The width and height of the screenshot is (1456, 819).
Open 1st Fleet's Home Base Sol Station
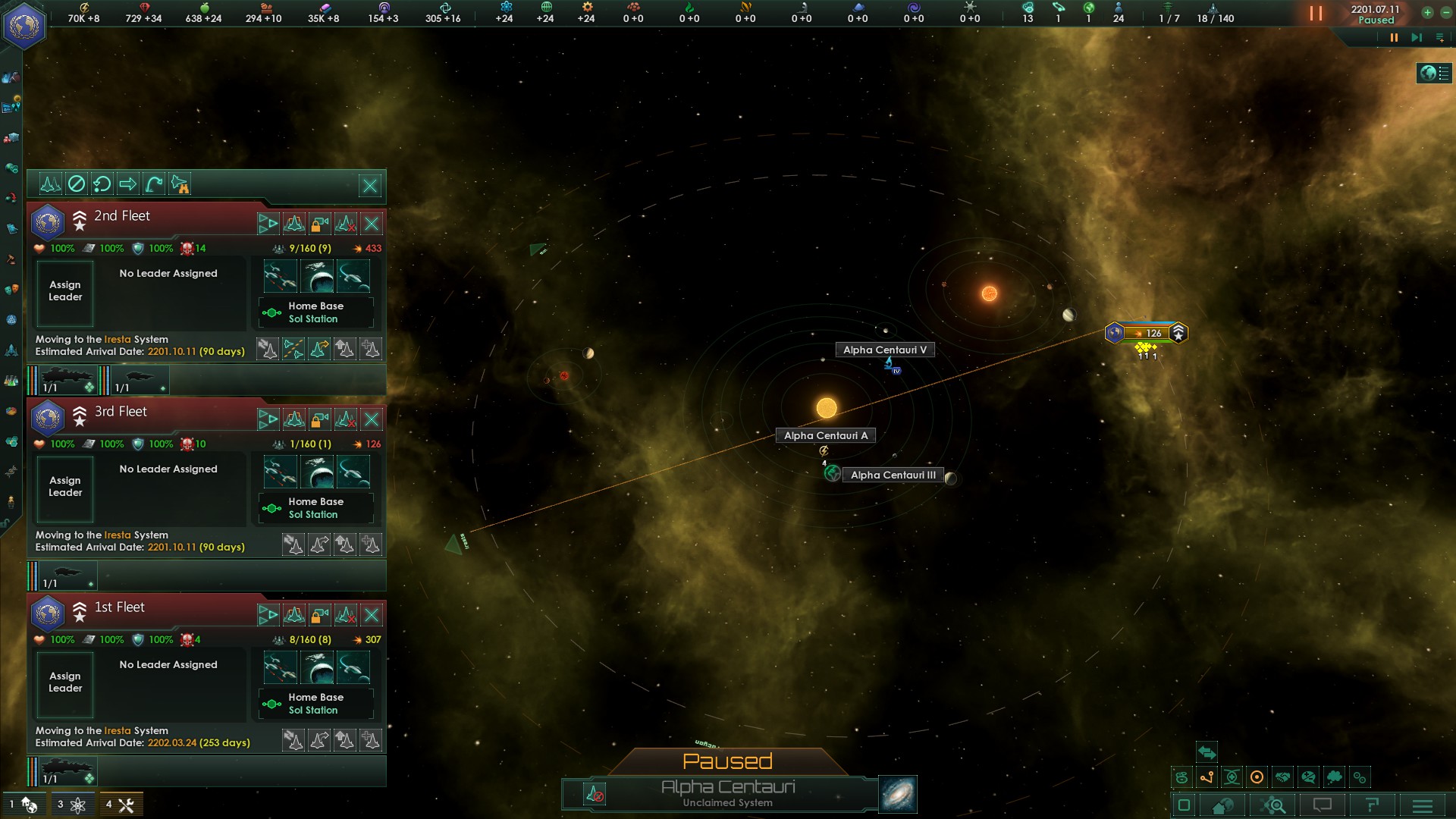coord(315,704)
